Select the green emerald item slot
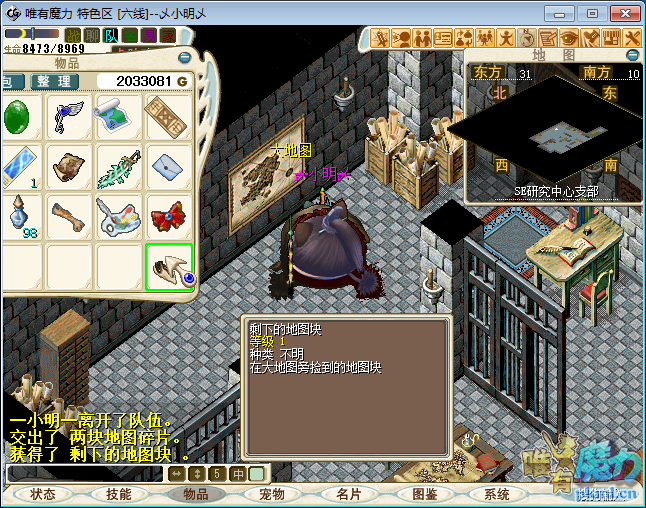 [18, 117]
